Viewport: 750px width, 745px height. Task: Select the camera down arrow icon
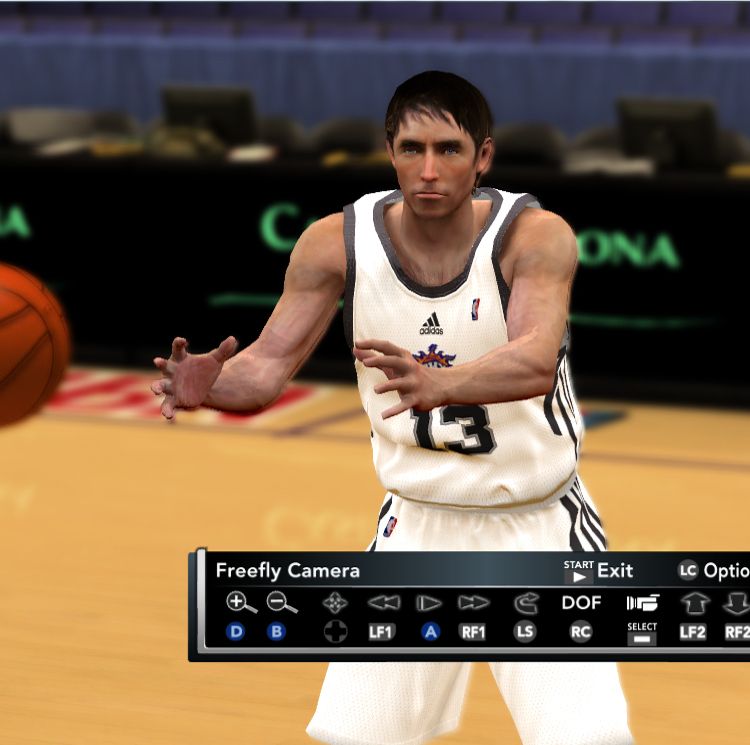pos(737,603)
